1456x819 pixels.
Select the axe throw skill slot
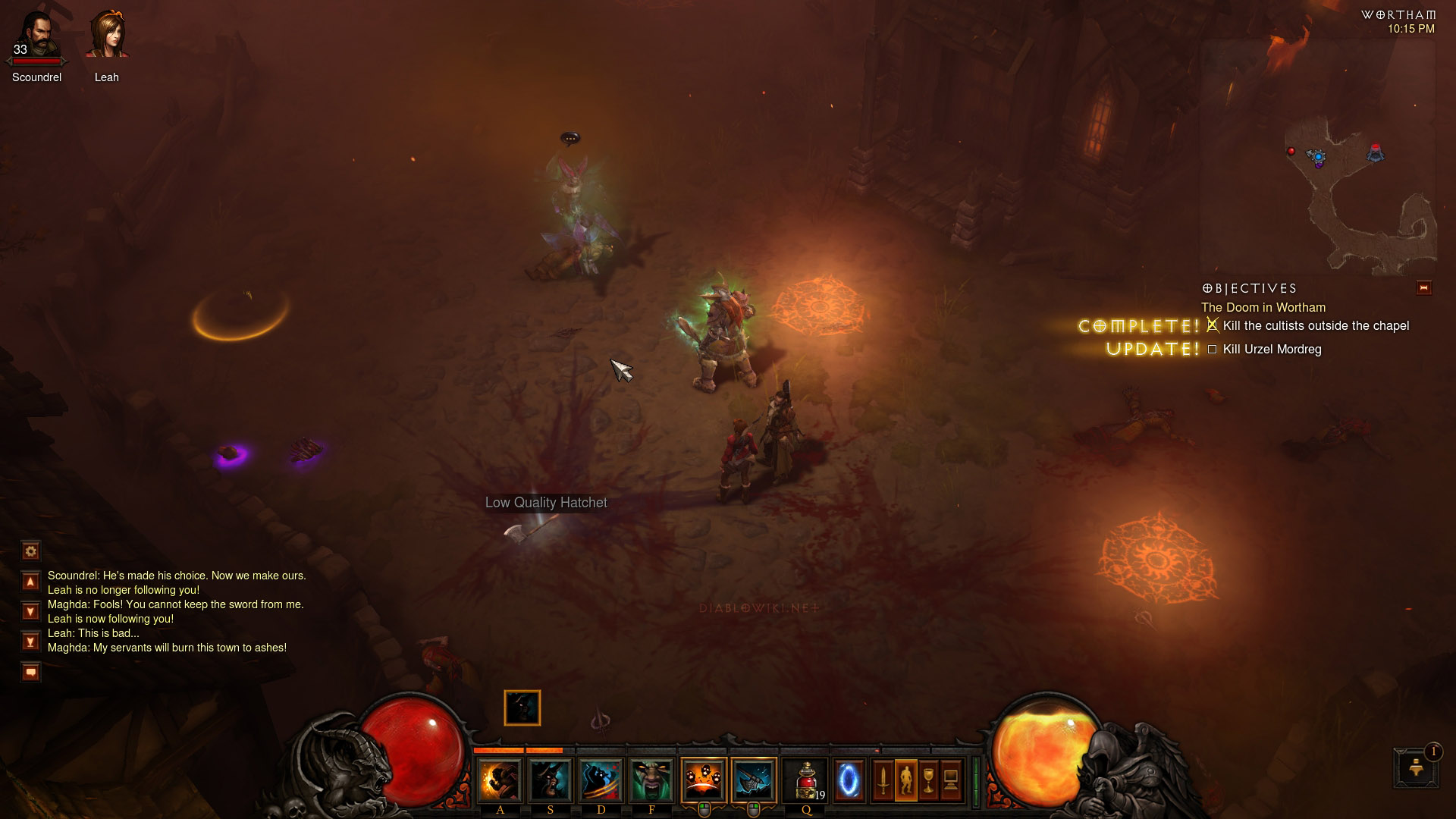click(x=753, y=780)
